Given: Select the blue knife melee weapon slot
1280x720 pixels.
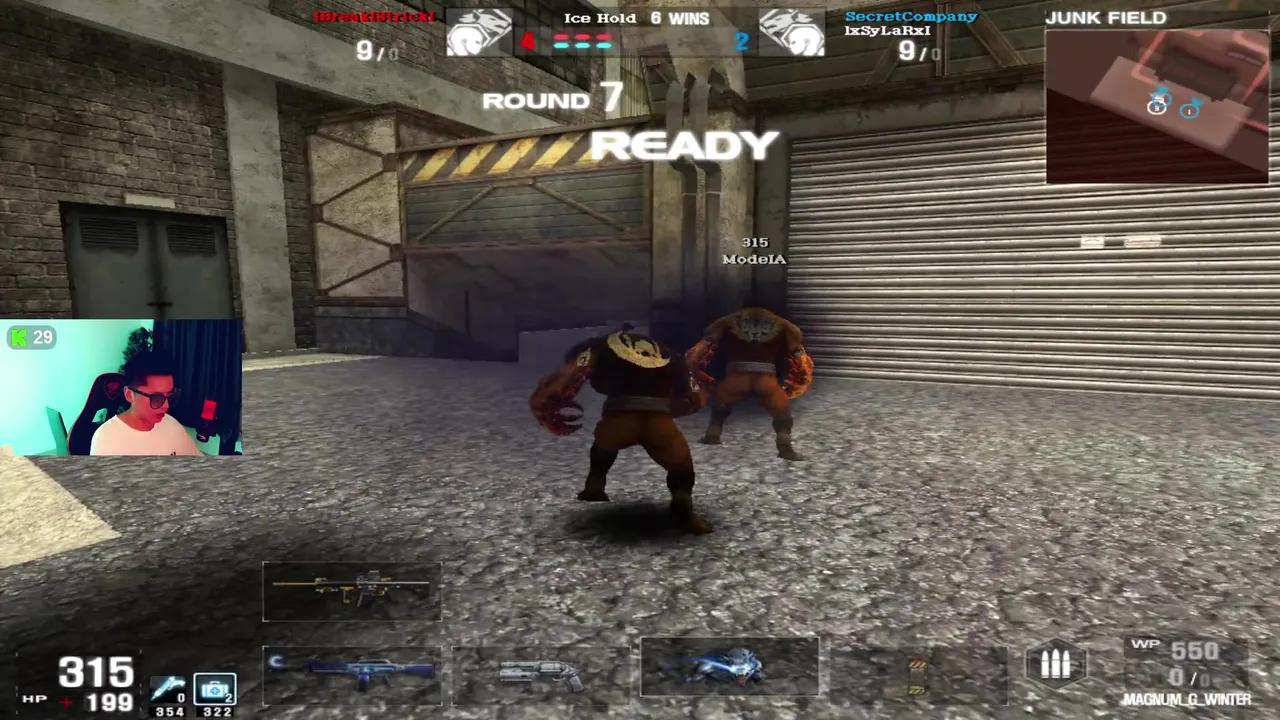Looking at the screenshot, I should [x=730, y=665].
